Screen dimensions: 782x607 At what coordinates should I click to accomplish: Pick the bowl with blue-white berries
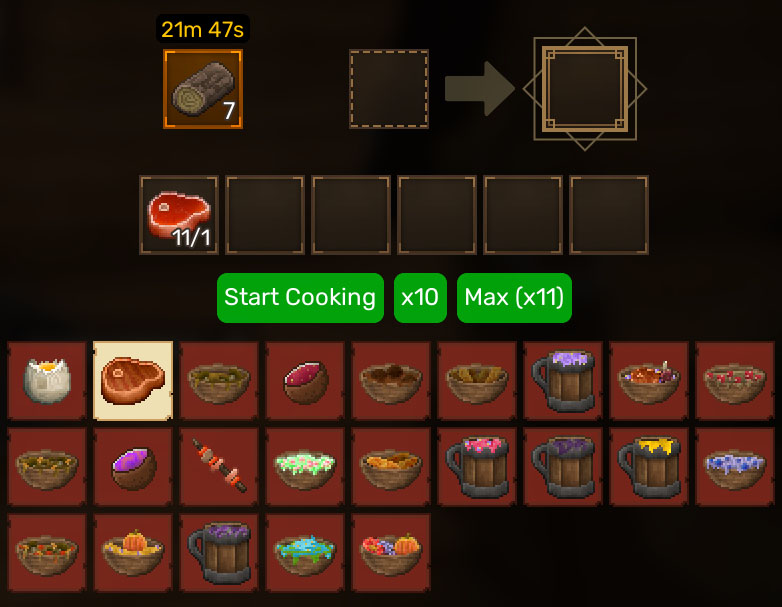pos(735,467)
